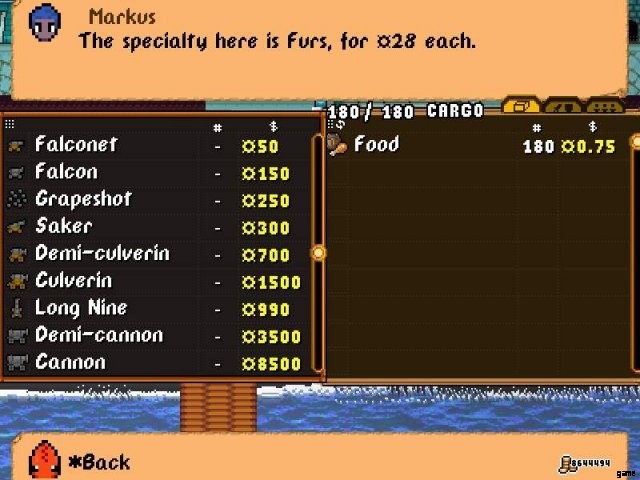
Task: Pick the Long Nine entry
Action: pos(80,308)
